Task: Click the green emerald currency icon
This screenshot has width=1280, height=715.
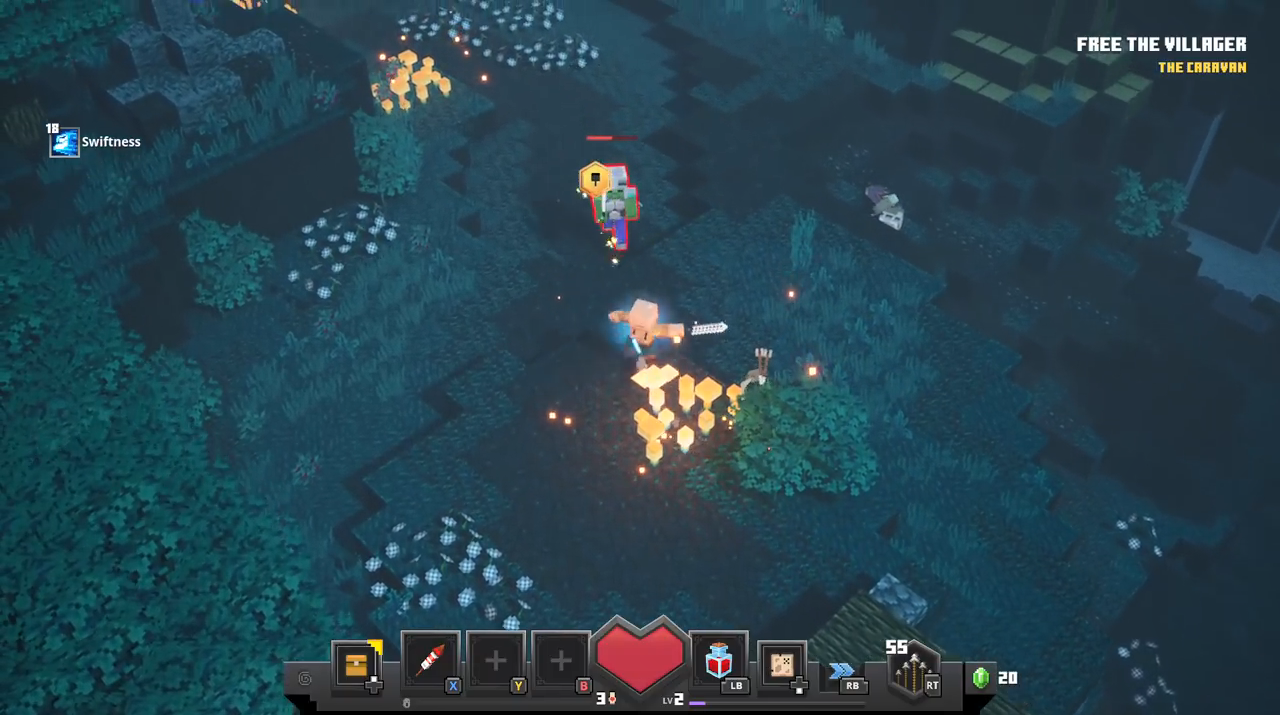Action: (x=981, y=678)
